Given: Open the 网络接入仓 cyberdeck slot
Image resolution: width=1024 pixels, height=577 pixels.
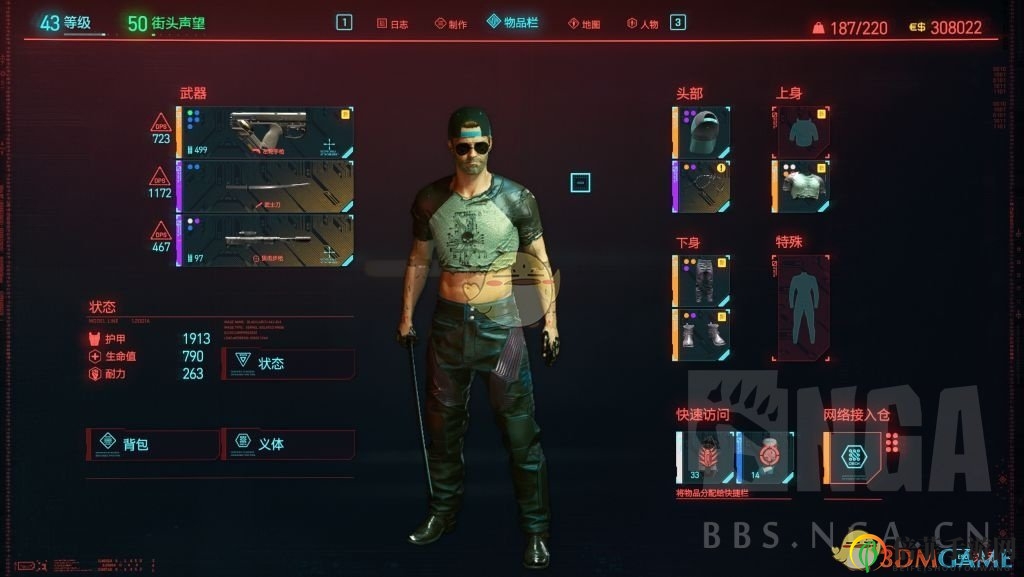Looking at the screenshot, I should pos(853,457).
